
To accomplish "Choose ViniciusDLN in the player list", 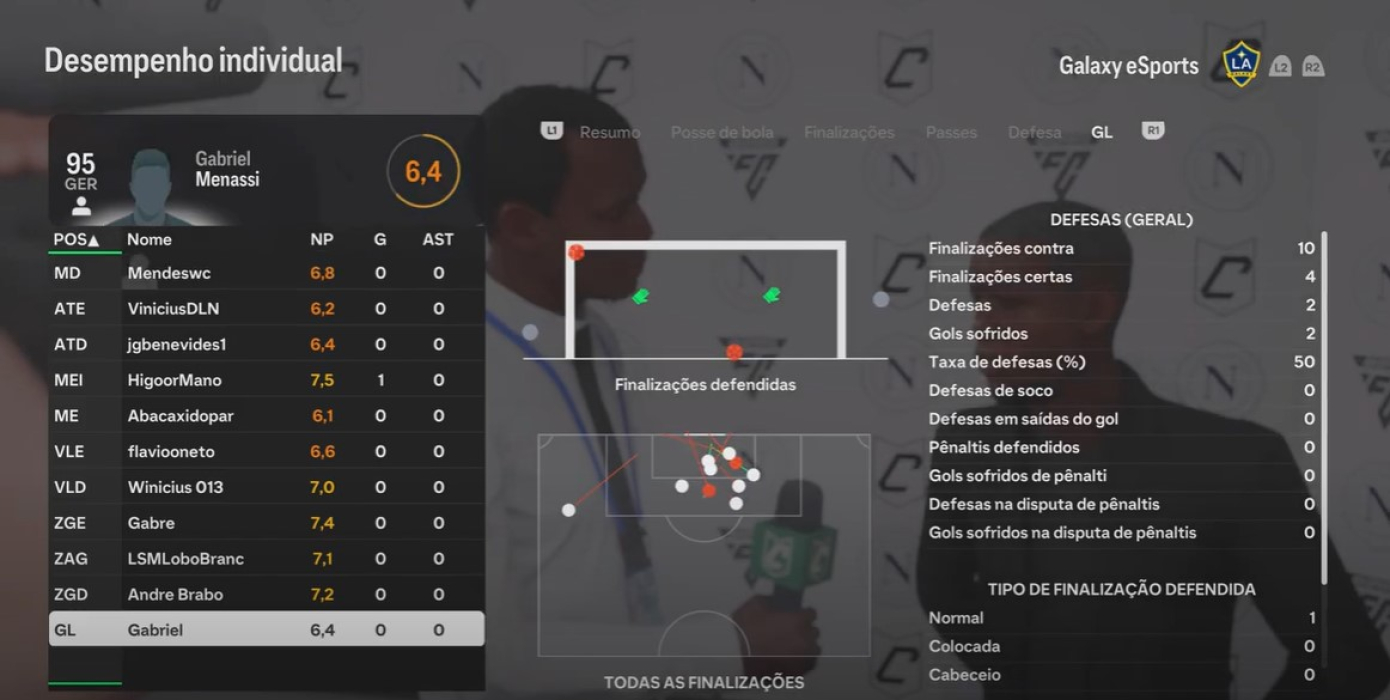I will (x=266, y=309).
